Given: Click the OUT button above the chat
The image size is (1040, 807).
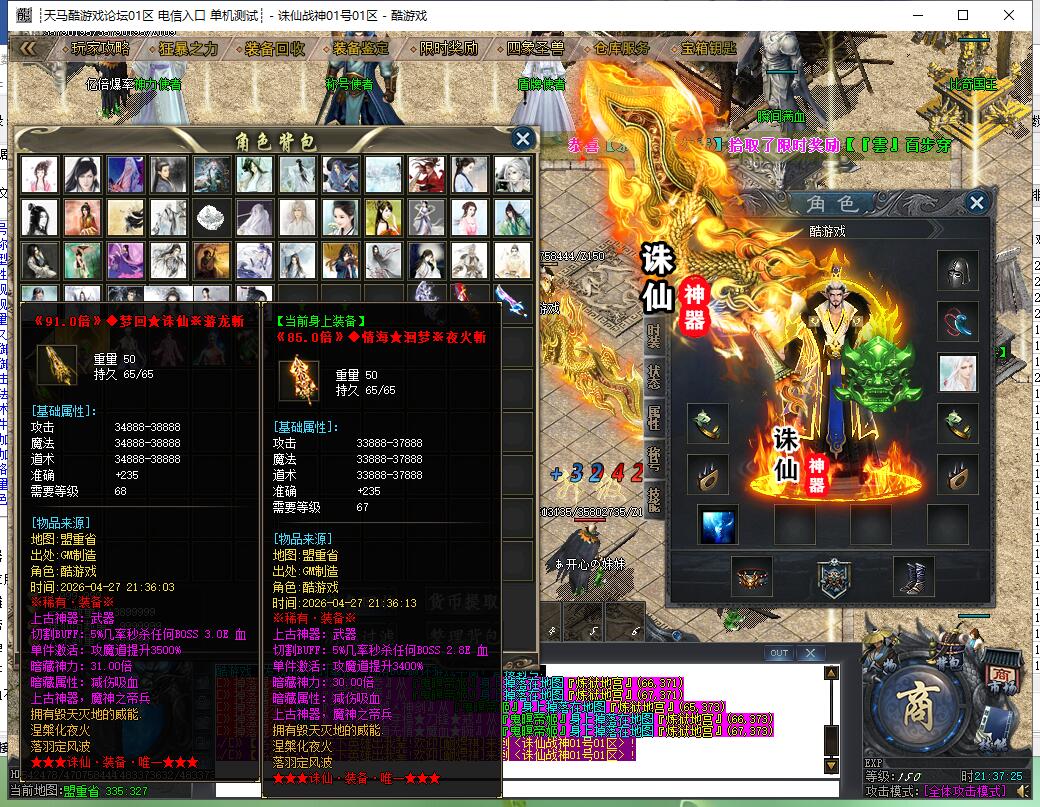Looking at the screenshot, I should coord(779,653).
